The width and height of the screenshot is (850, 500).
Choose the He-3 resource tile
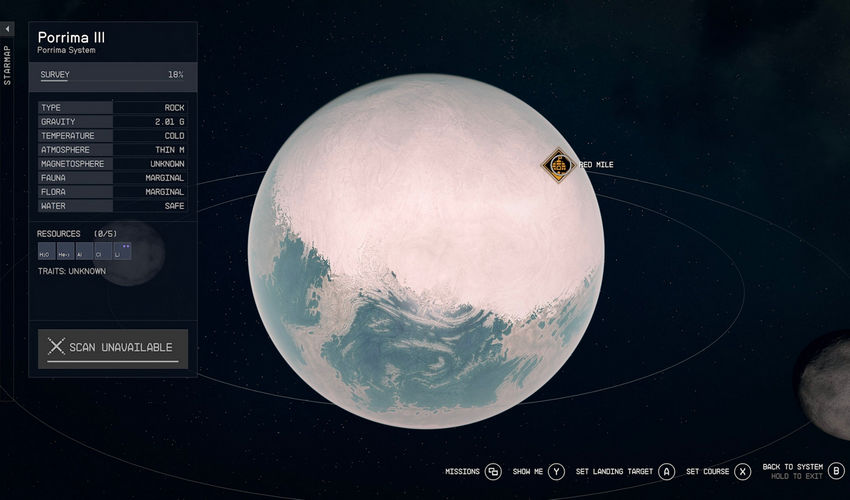[65, 252]
